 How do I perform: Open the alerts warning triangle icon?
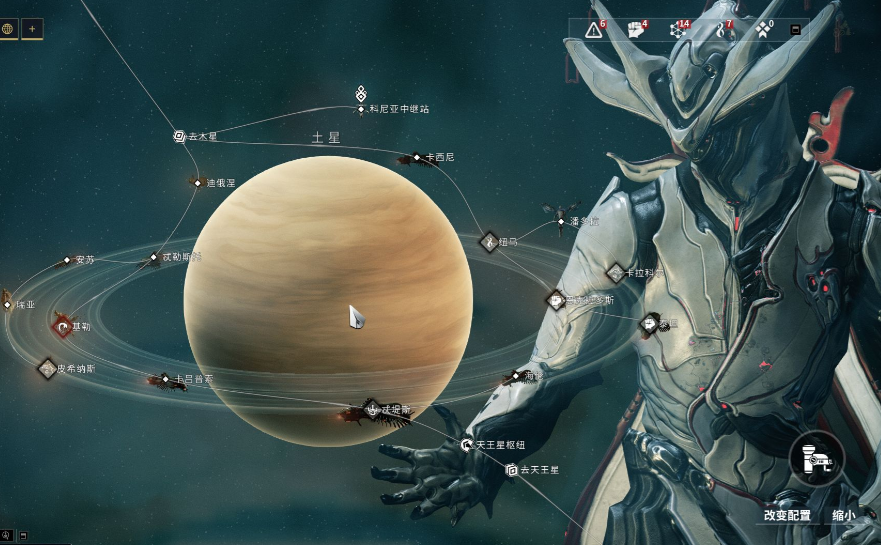[x=594, y=30]
